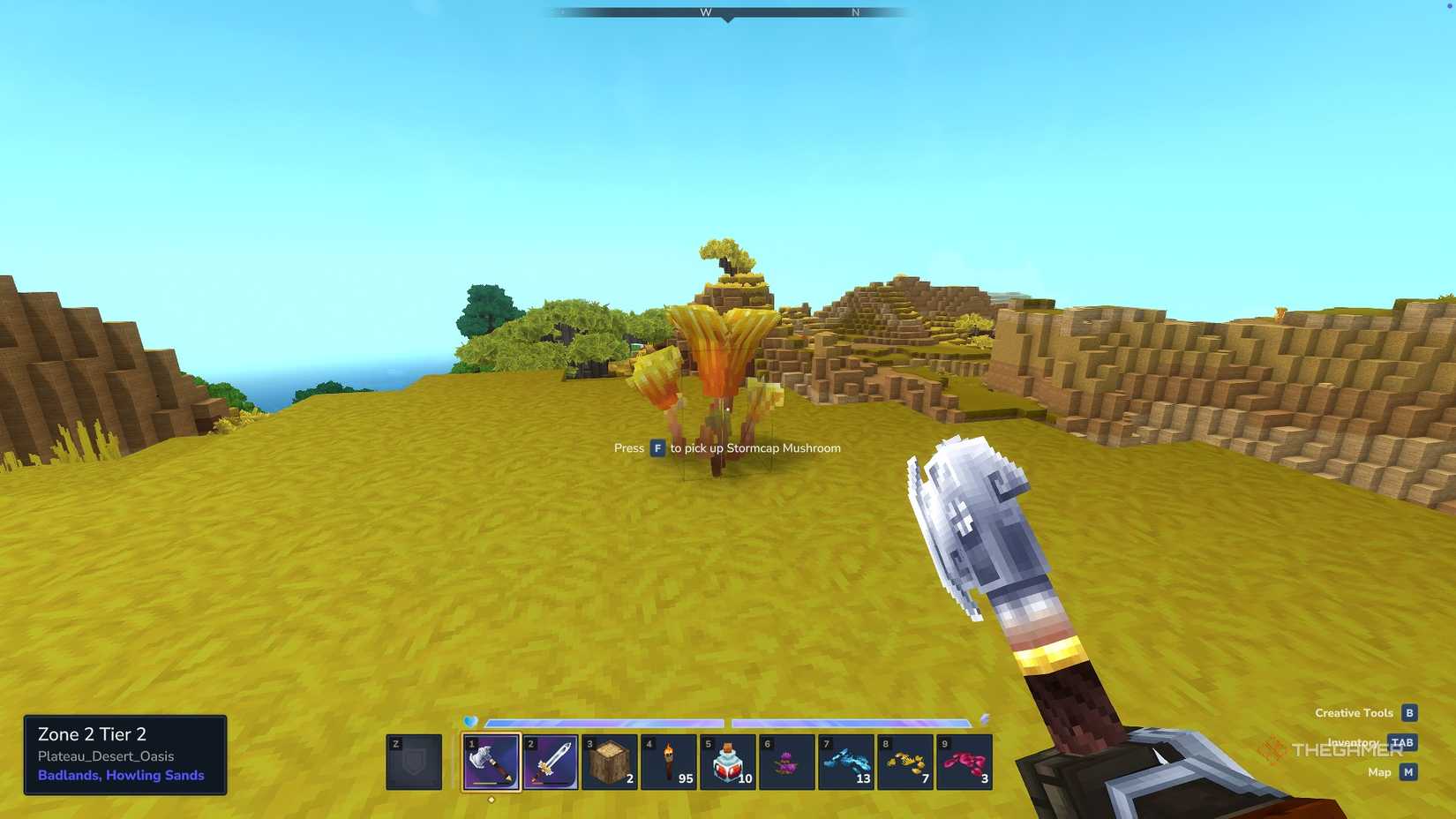Open Creative Tools
This screenshot has height=819, width=1456.
pyautogui.click(x=1354, y=712)
